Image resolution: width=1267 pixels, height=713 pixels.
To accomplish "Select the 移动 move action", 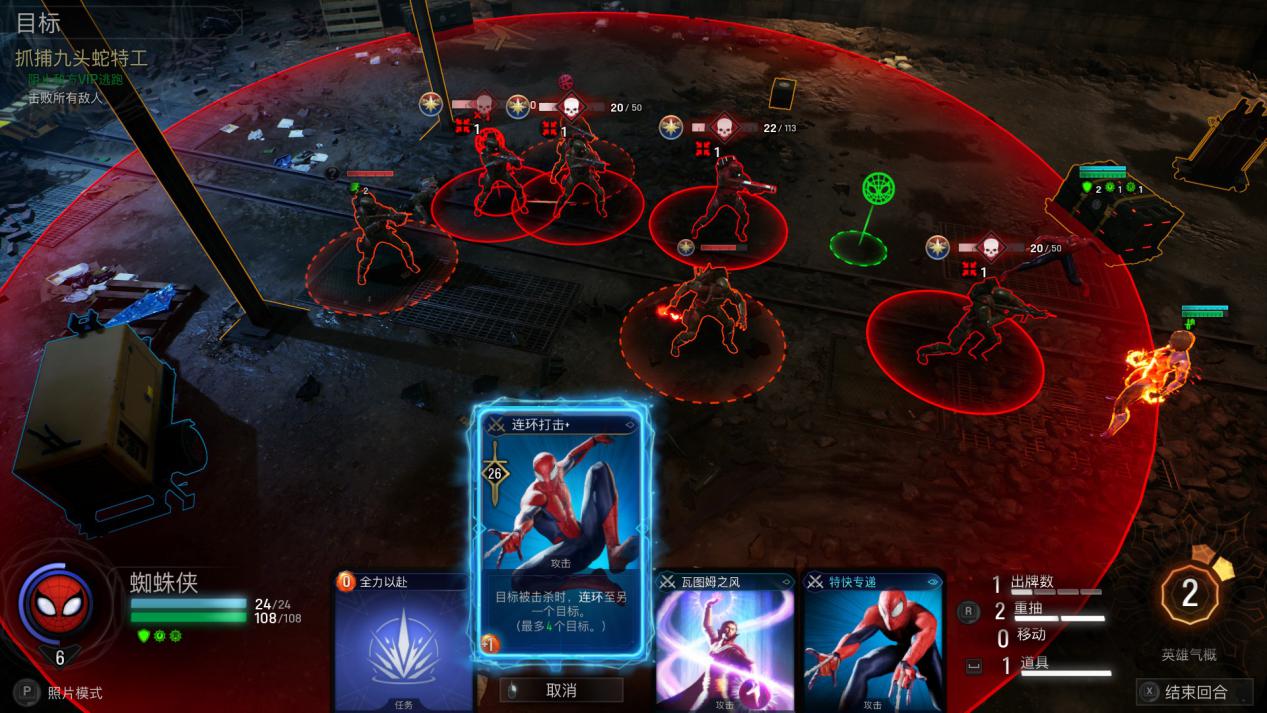I will (1030, 636).
